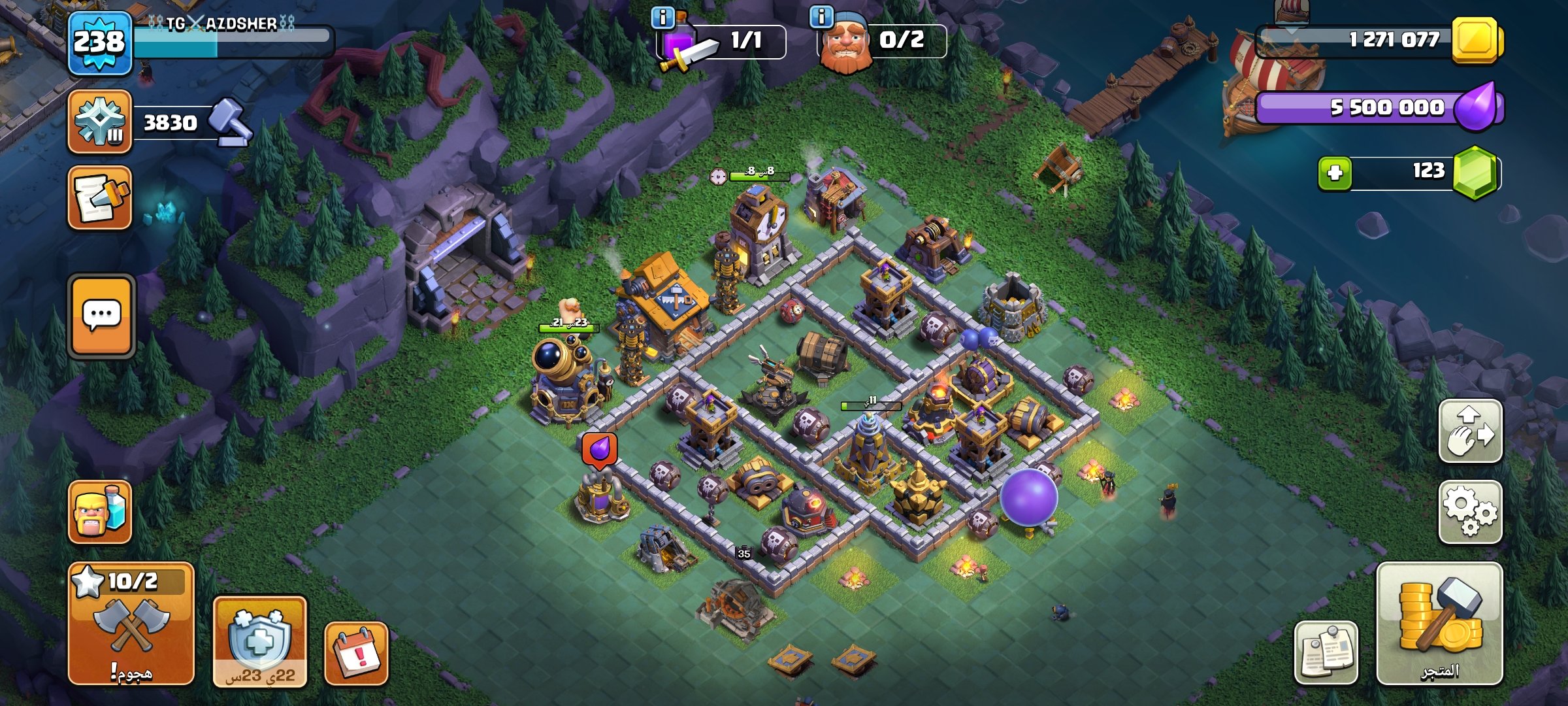Open the shop with the hammer icon
The width and height of the screenshot is (1568, 706).
(1439, 623)
